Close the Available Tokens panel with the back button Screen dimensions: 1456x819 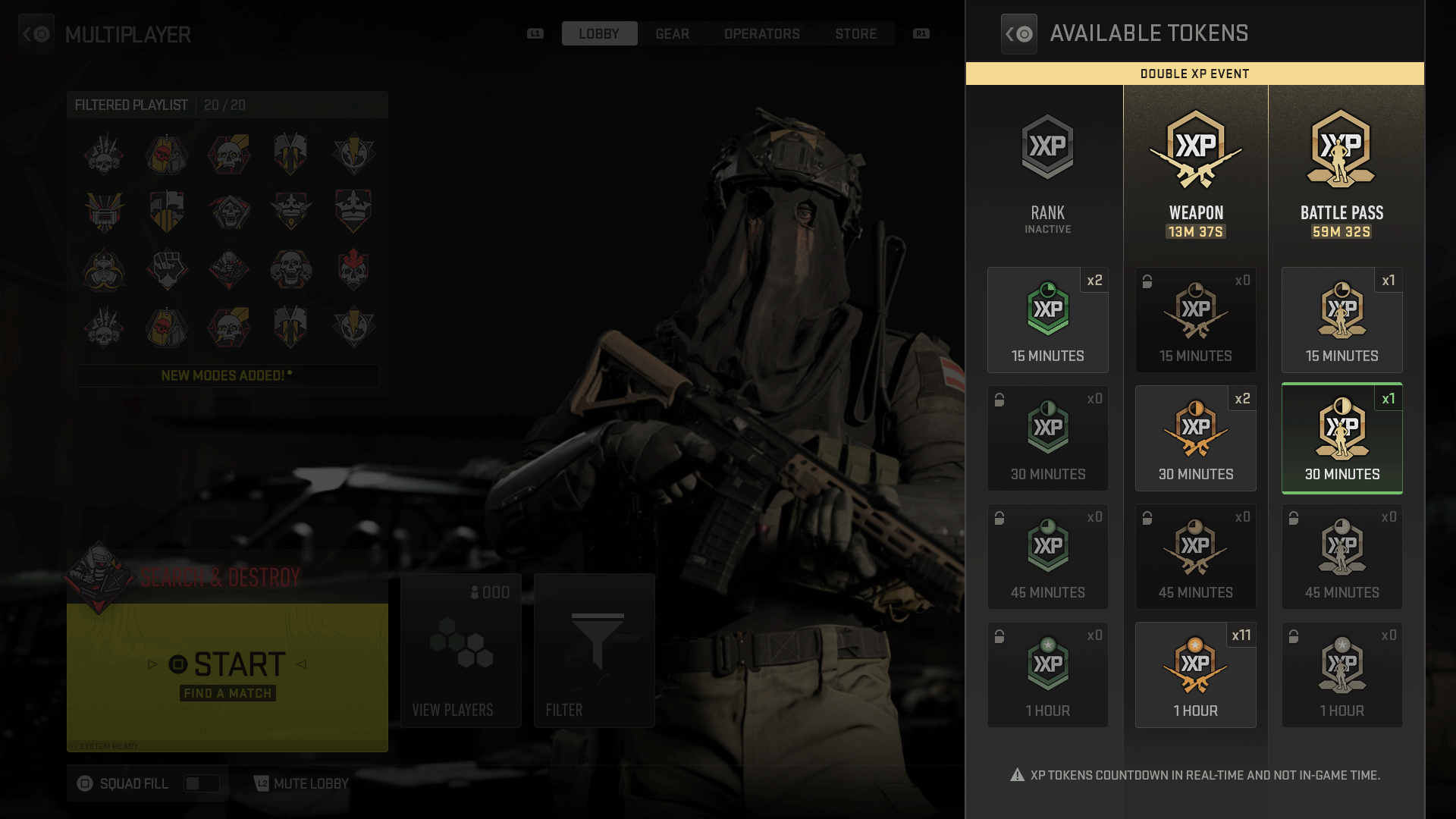click(1018, 34)
